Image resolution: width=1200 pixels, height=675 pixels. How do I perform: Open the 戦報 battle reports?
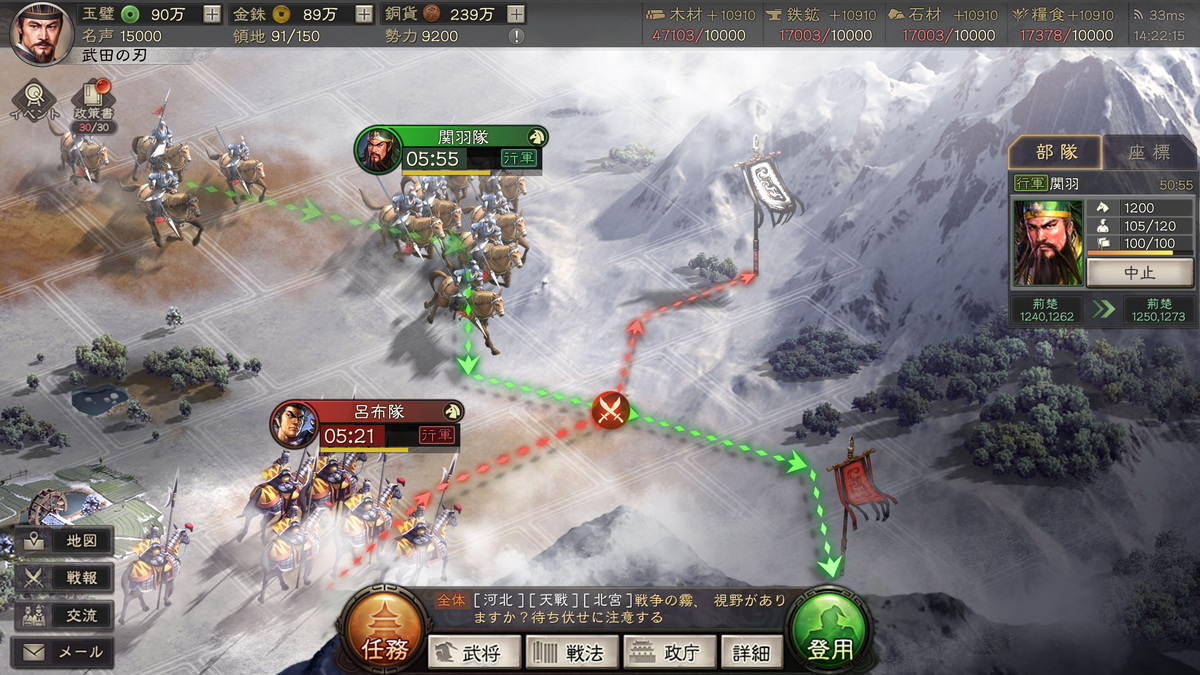66,578
